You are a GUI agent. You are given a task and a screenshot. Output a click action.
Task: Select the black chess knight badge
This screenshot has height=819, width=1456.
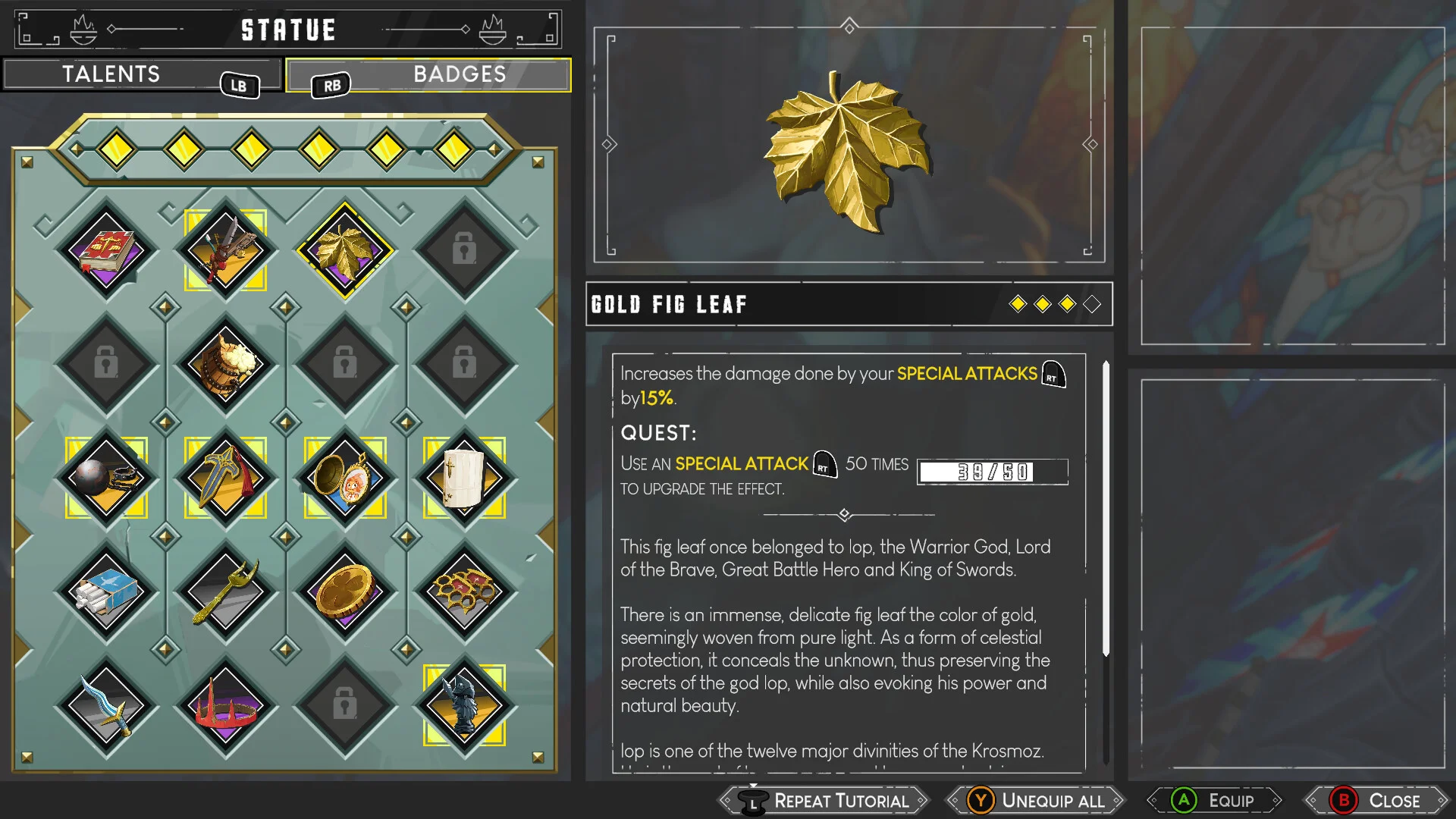(x=464, y=707)
